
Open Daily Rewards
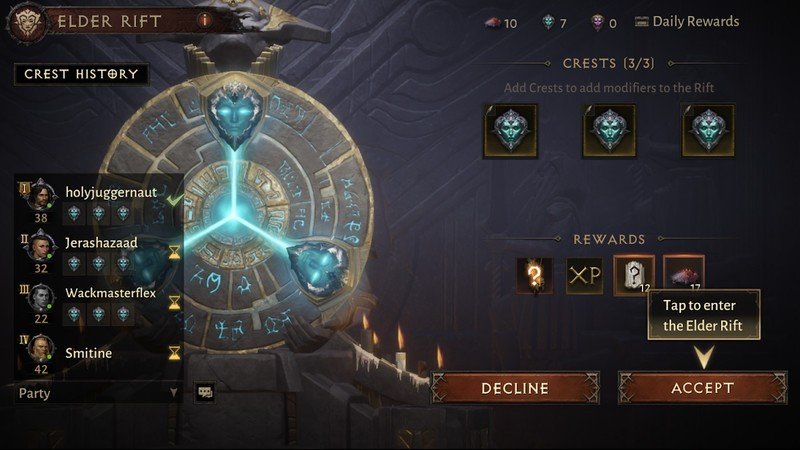point(686,21)
